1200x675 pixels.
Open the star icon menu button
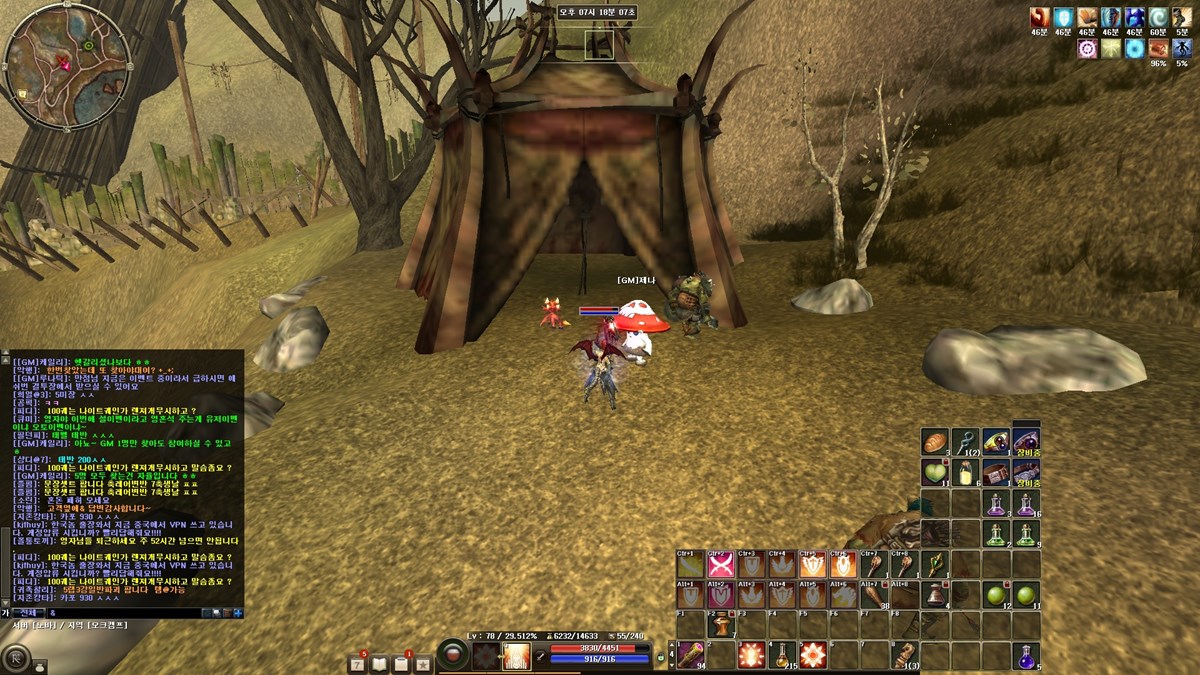[x=423, y=663]
